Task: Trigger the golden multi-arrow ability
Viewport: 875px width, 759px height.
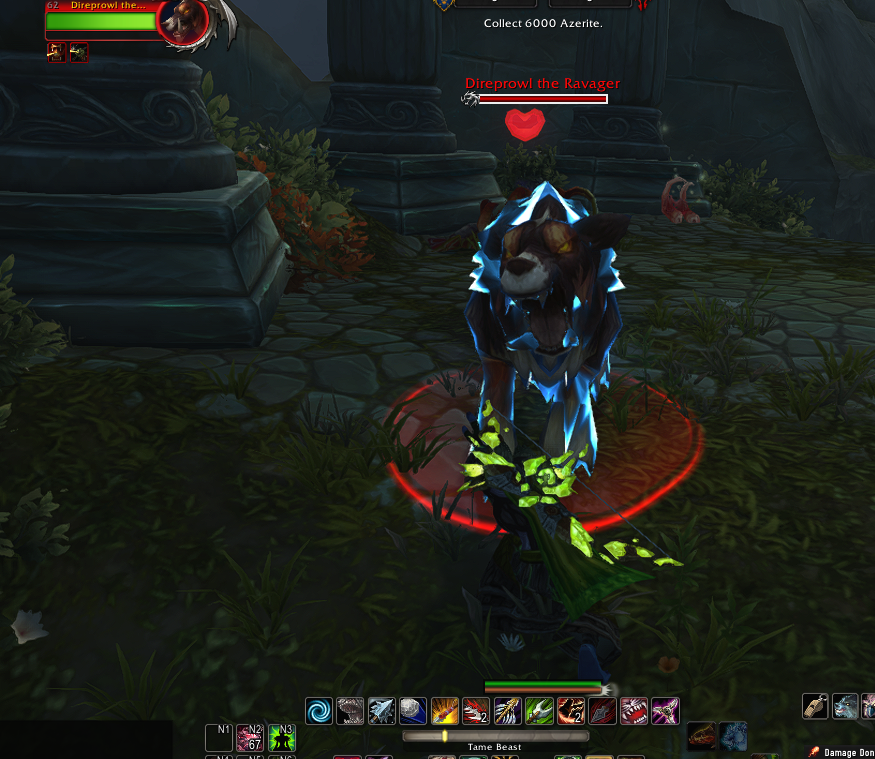Action: click(508, 711)
